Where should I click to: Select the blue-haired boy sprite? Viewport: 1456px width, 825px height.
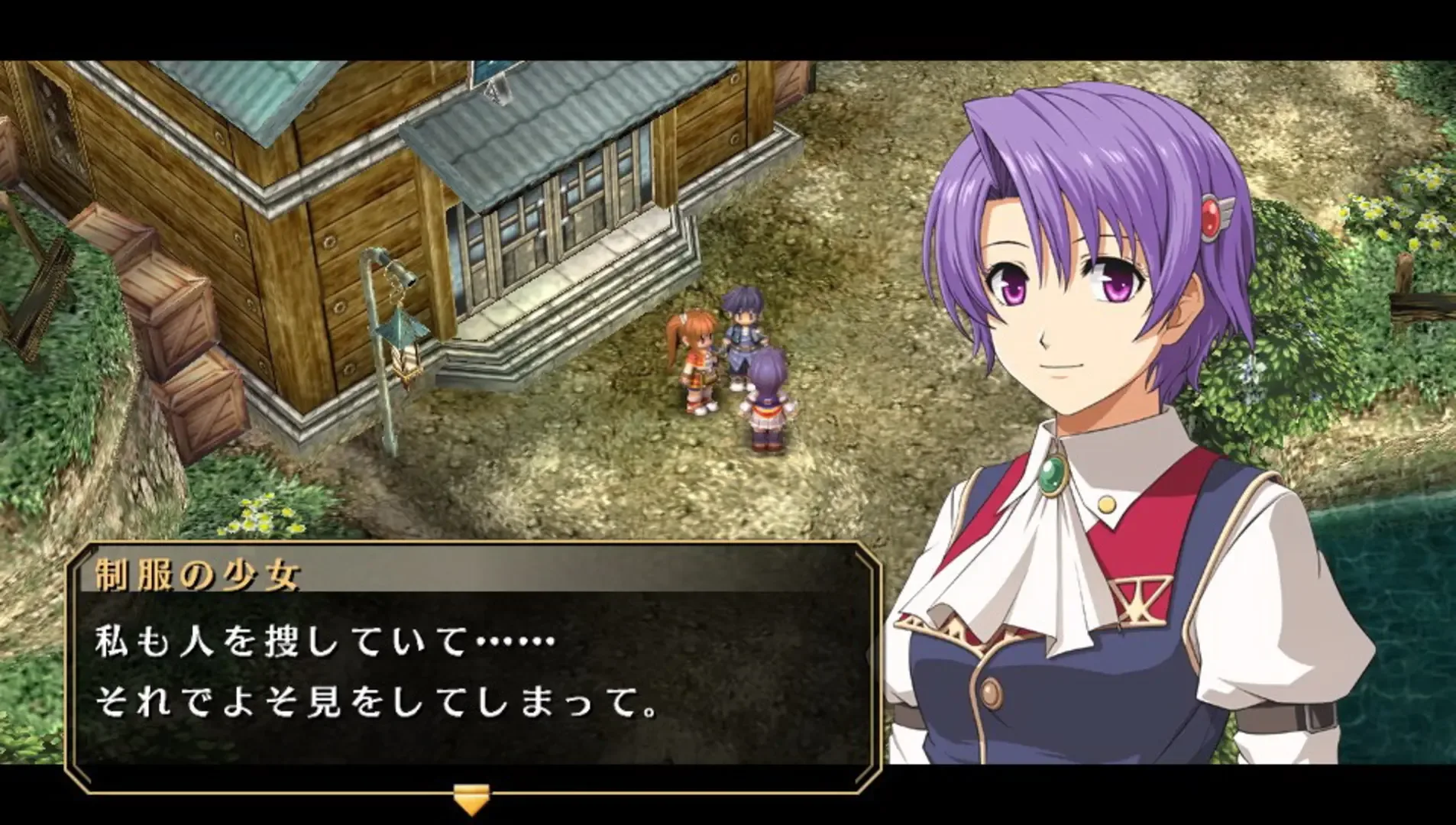(x=743, y=336)
